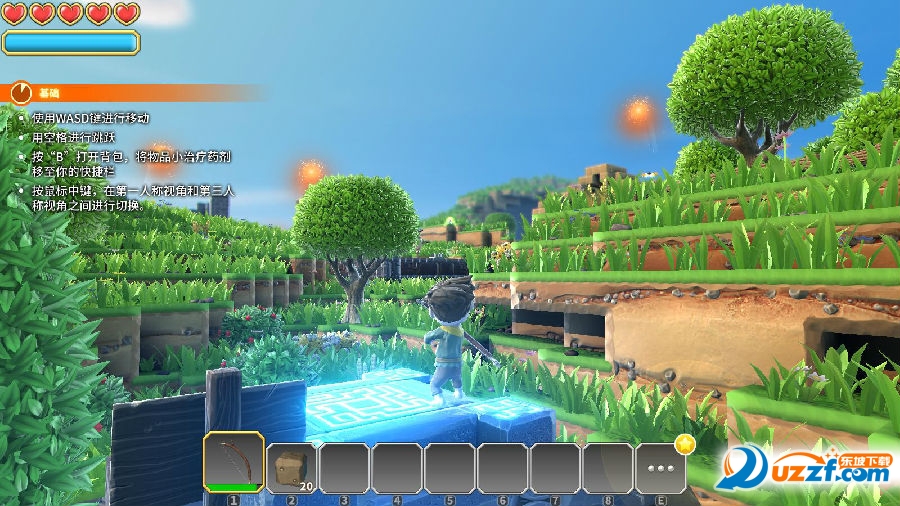Select the bow in the first hotbar slot
Image resolution: width=900 pixels, height=506 pixels.
tap(234, 462)
